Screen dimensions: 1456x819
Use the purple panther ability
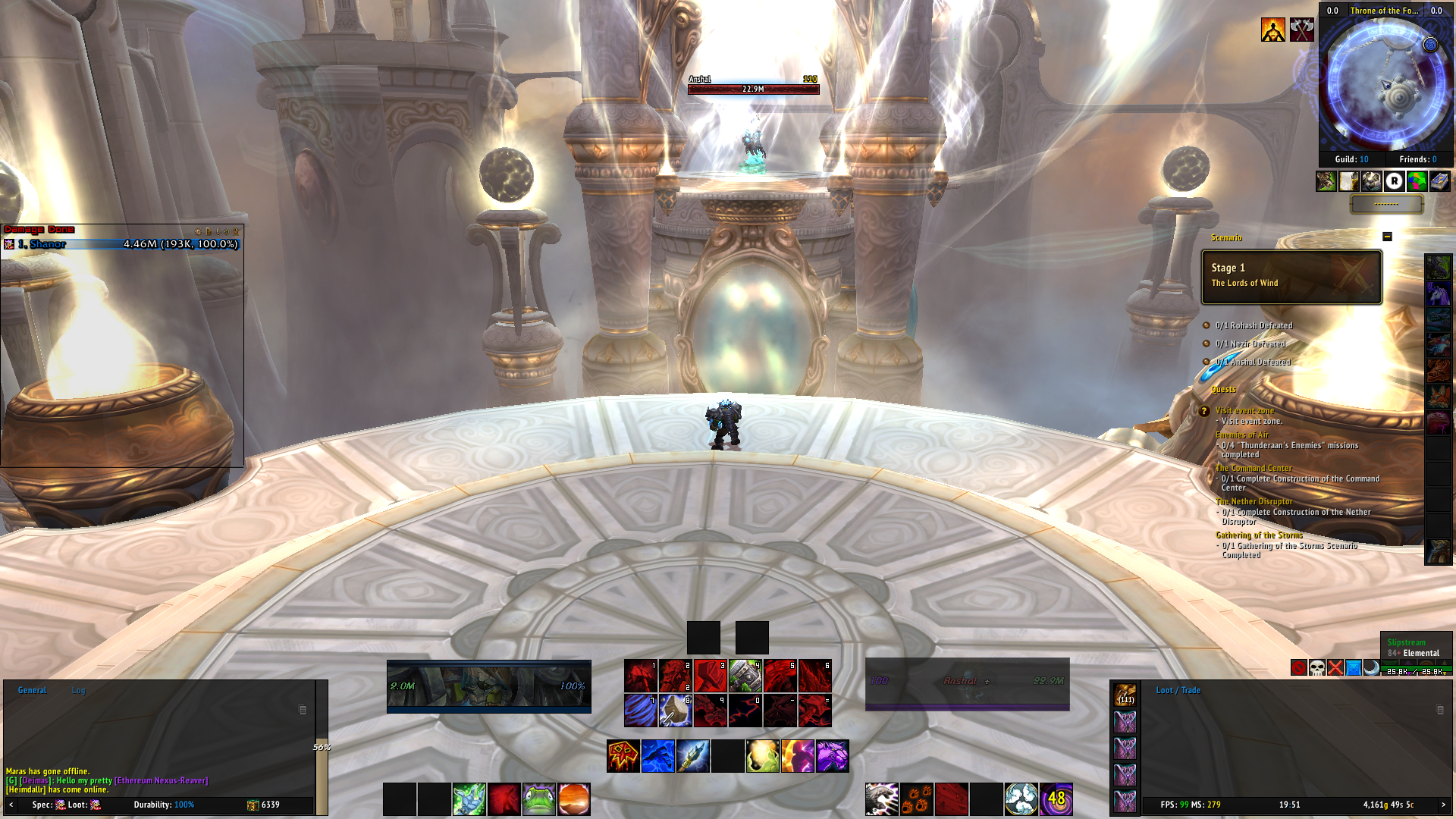click(x=832, y=756)
